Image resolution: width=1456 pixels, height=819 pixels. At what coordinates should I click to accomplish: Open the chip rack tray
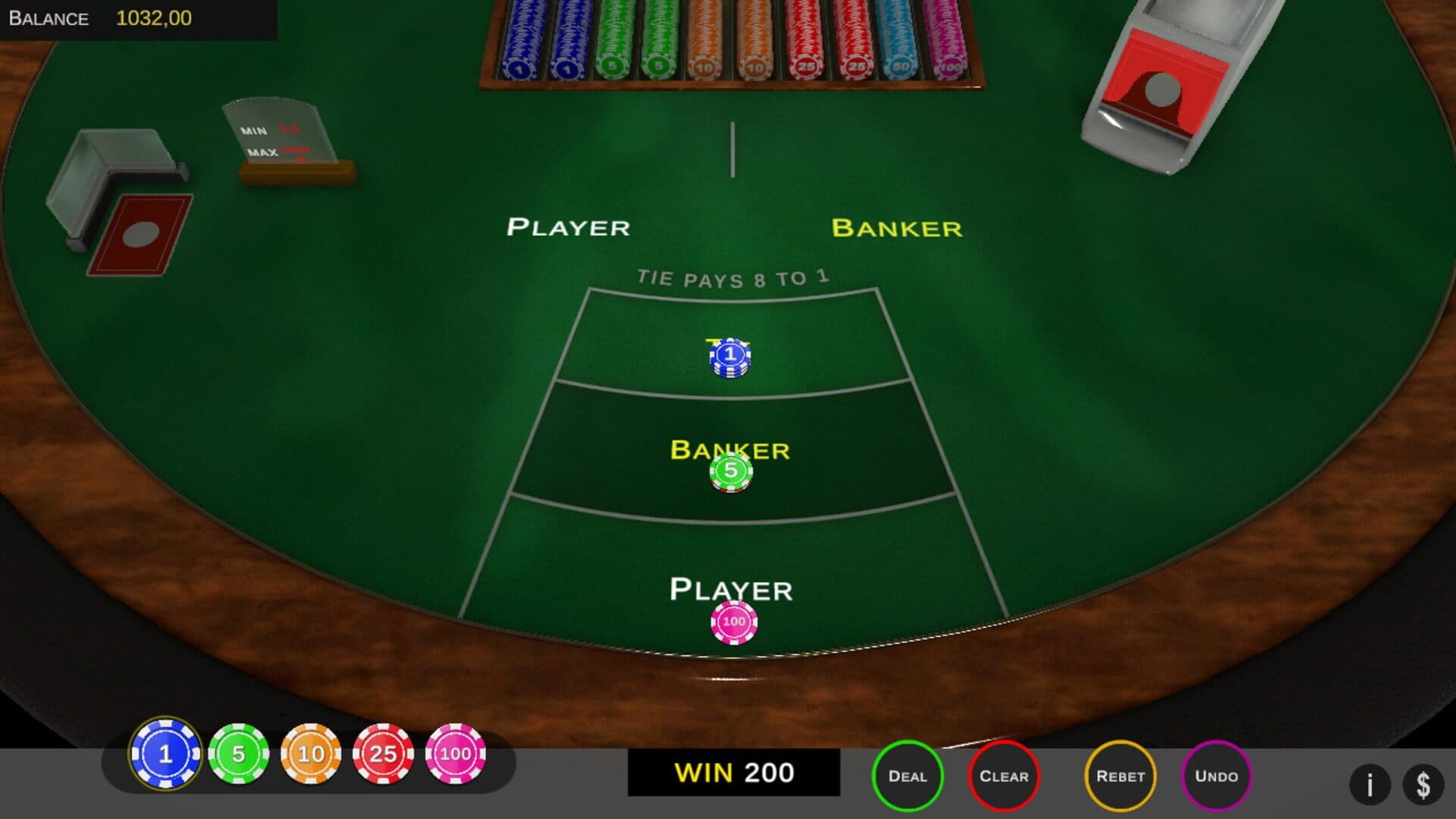point(728,42)
